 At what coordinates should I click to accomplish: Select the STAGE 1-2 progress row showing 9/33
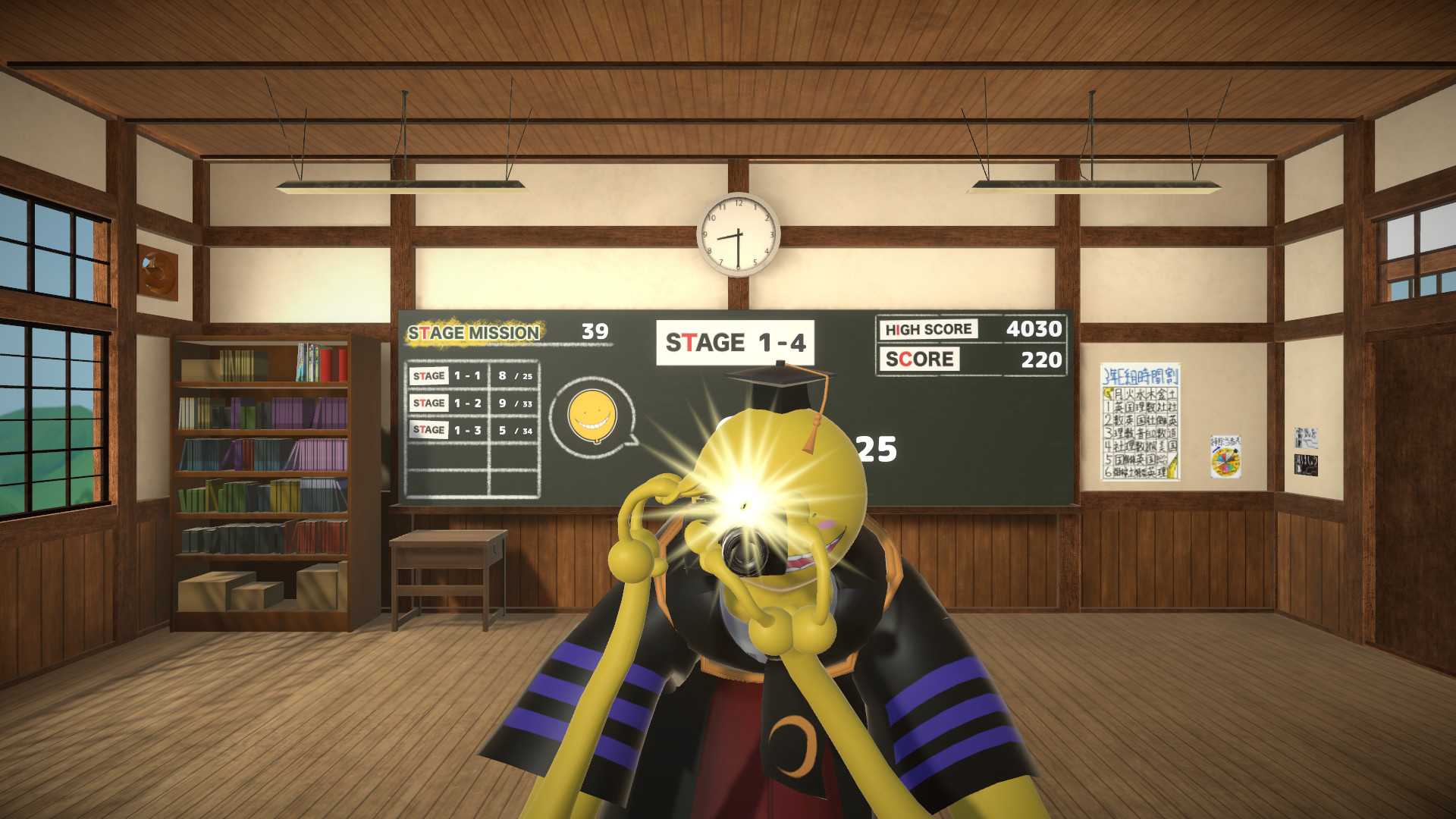pos(470,403)
